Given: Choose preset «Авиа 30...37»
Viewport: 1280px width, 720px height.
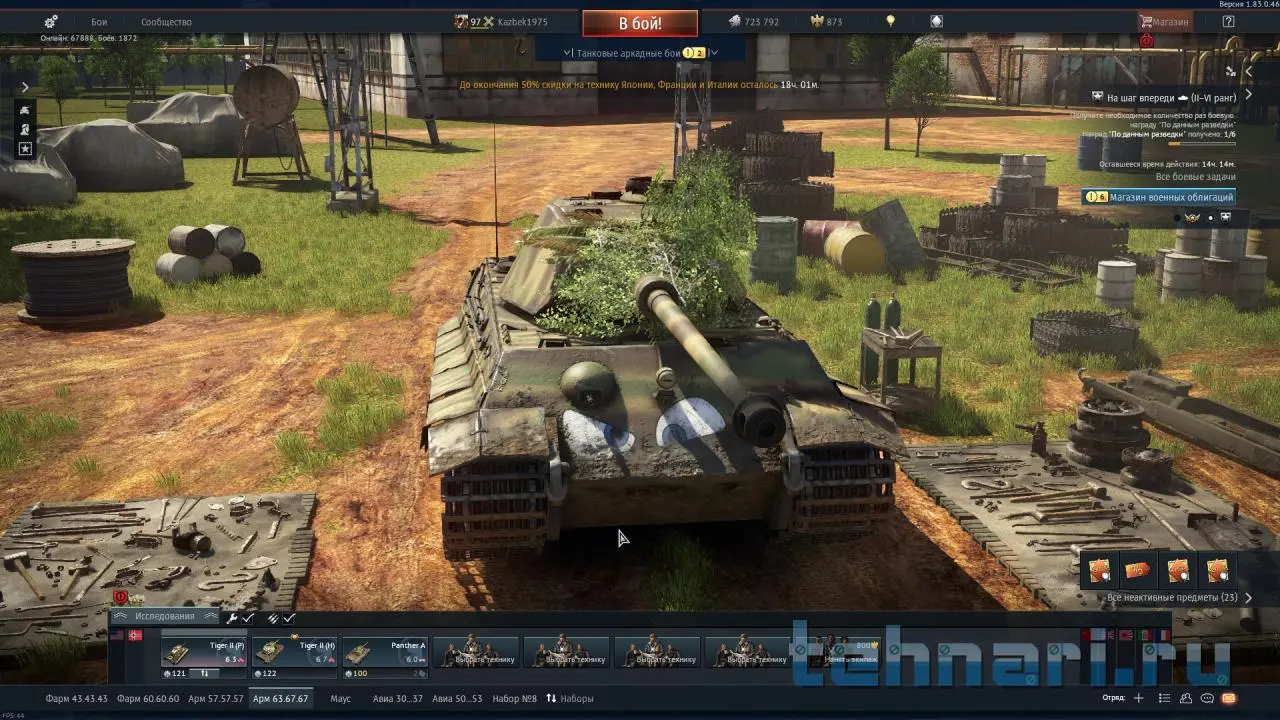Looking at the screenshot, I should point(397,698).
